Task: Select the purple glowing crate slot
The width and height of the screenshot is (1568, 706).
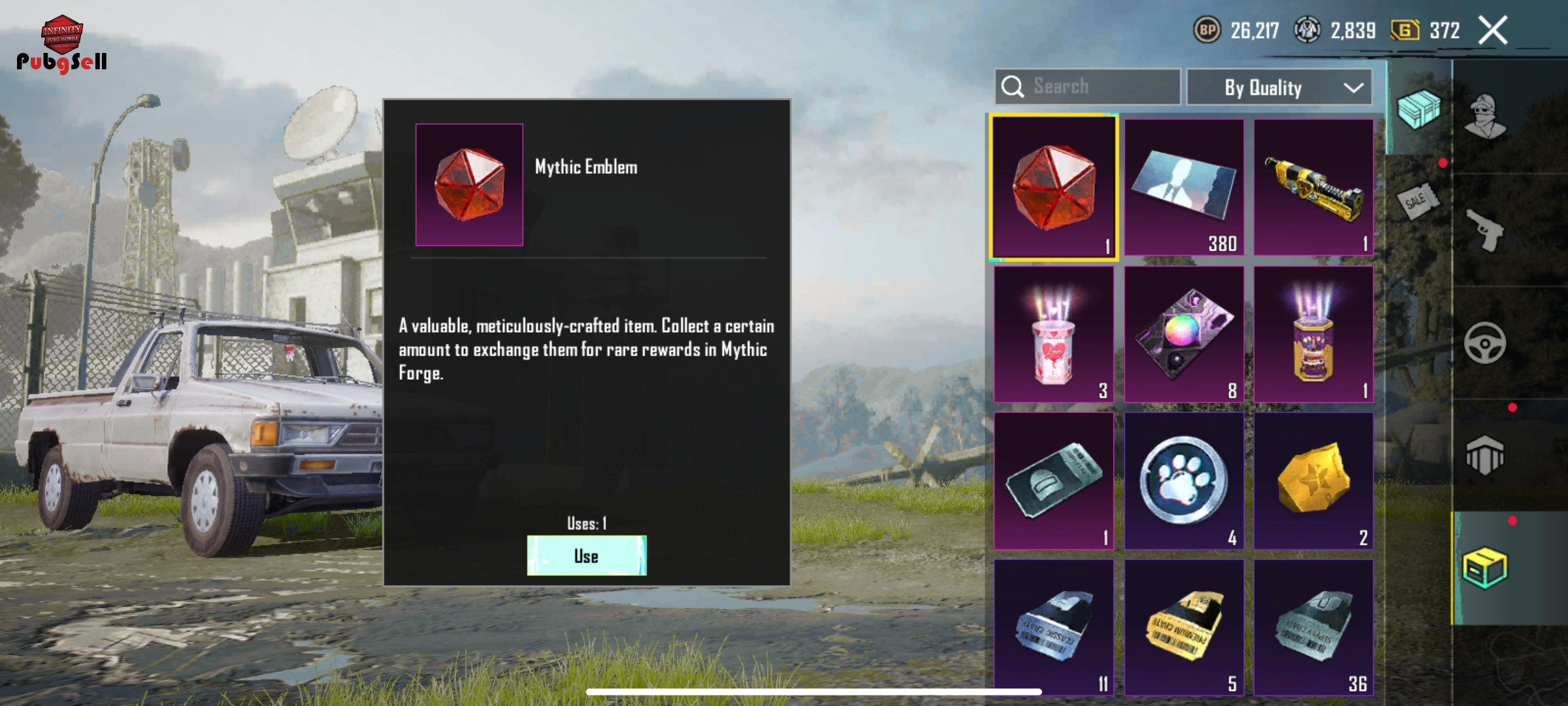Action: (1313, 334)
